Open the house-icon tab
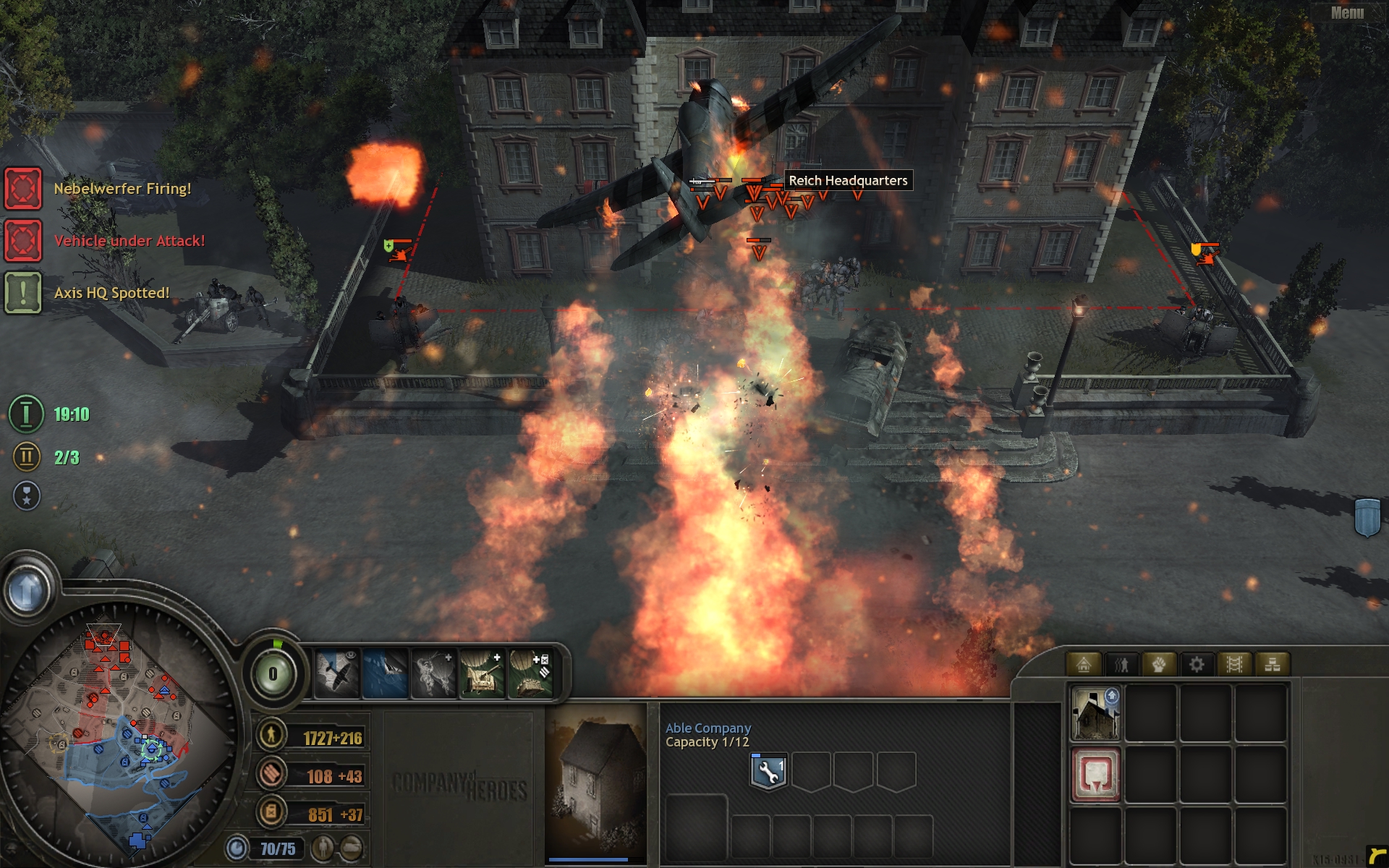Screen dimensions: 1389x868 (x=1084, y=664)
